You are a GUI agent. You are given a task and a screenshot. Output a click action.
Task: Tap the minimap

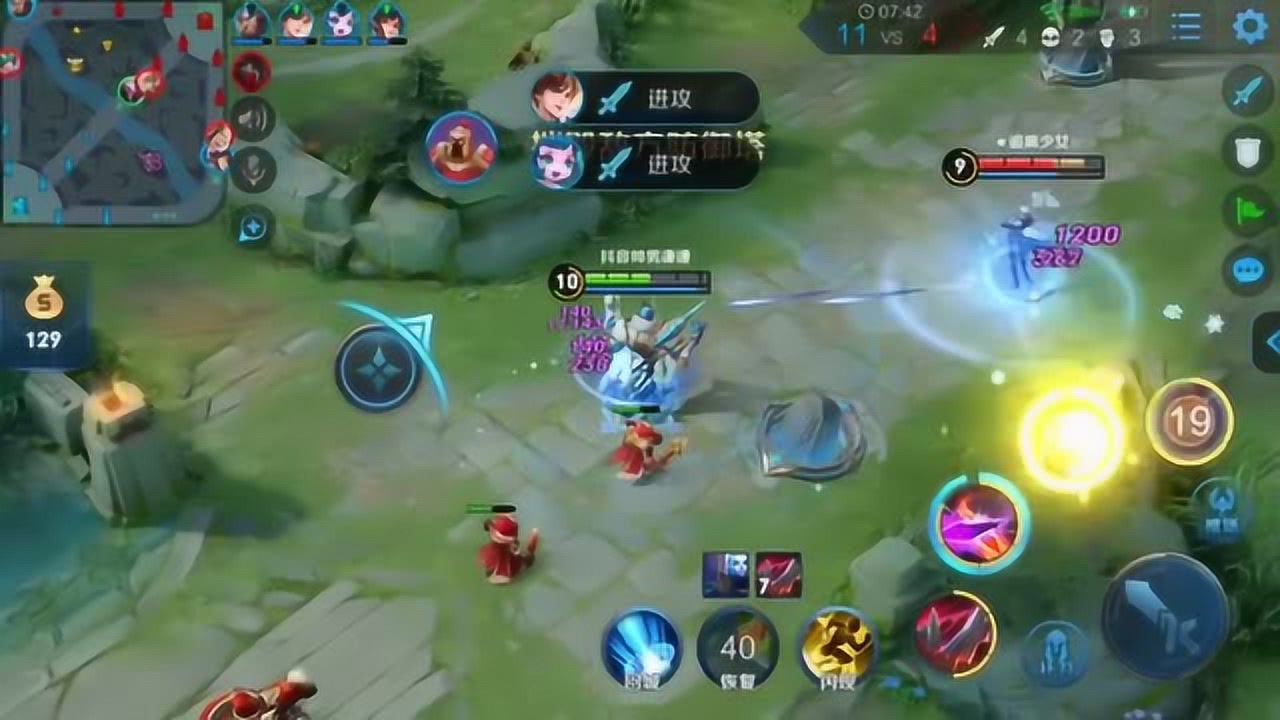tap(112, 112)
